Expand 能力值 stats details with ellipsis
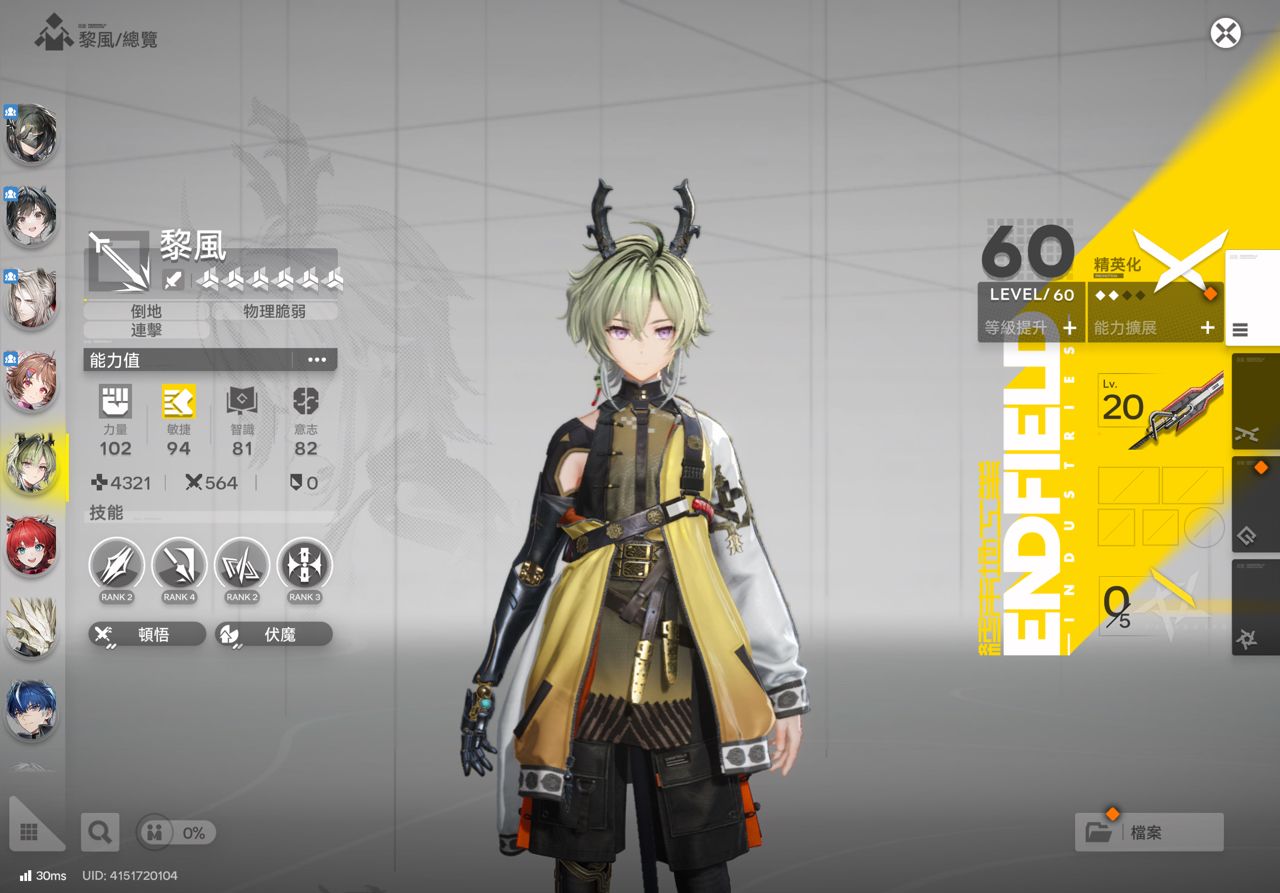This screenshot has width=1280, height=893. (x=317, y=360)
